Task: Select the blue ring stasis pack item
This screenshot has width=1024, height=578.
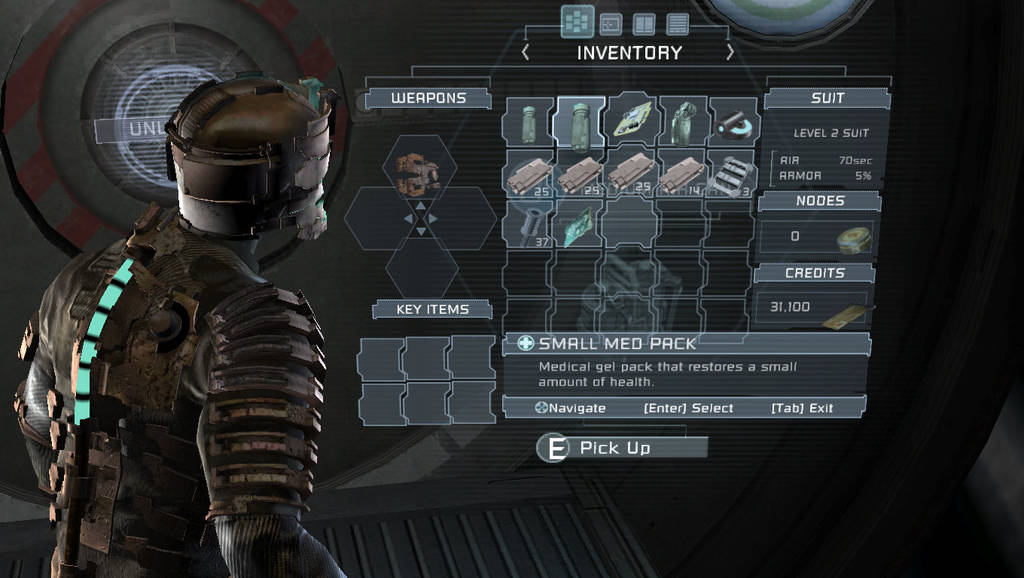Action: [734, 124]
